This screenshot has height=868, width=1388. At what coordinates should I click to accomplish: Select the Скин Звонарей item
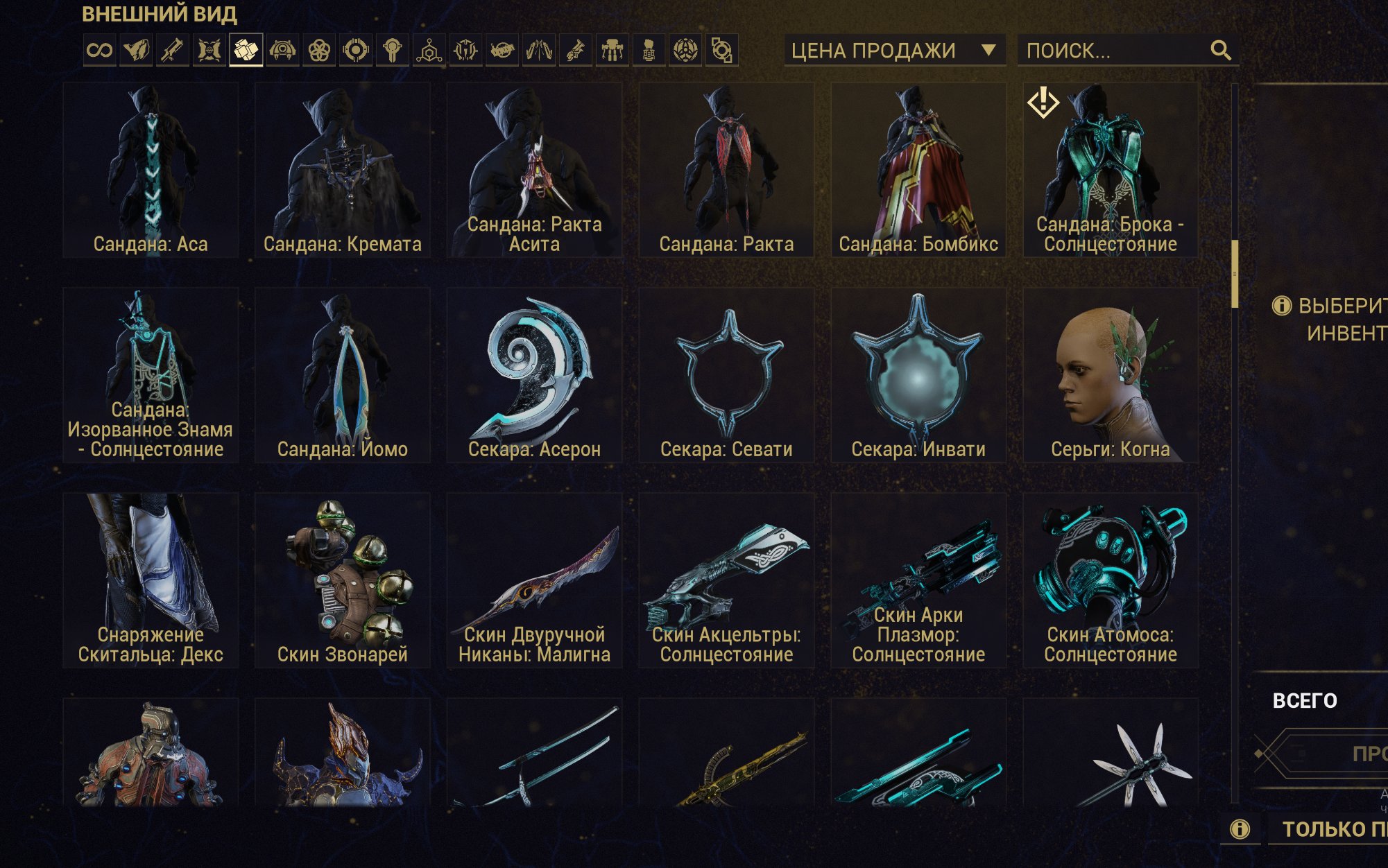(x=343, y=581)
